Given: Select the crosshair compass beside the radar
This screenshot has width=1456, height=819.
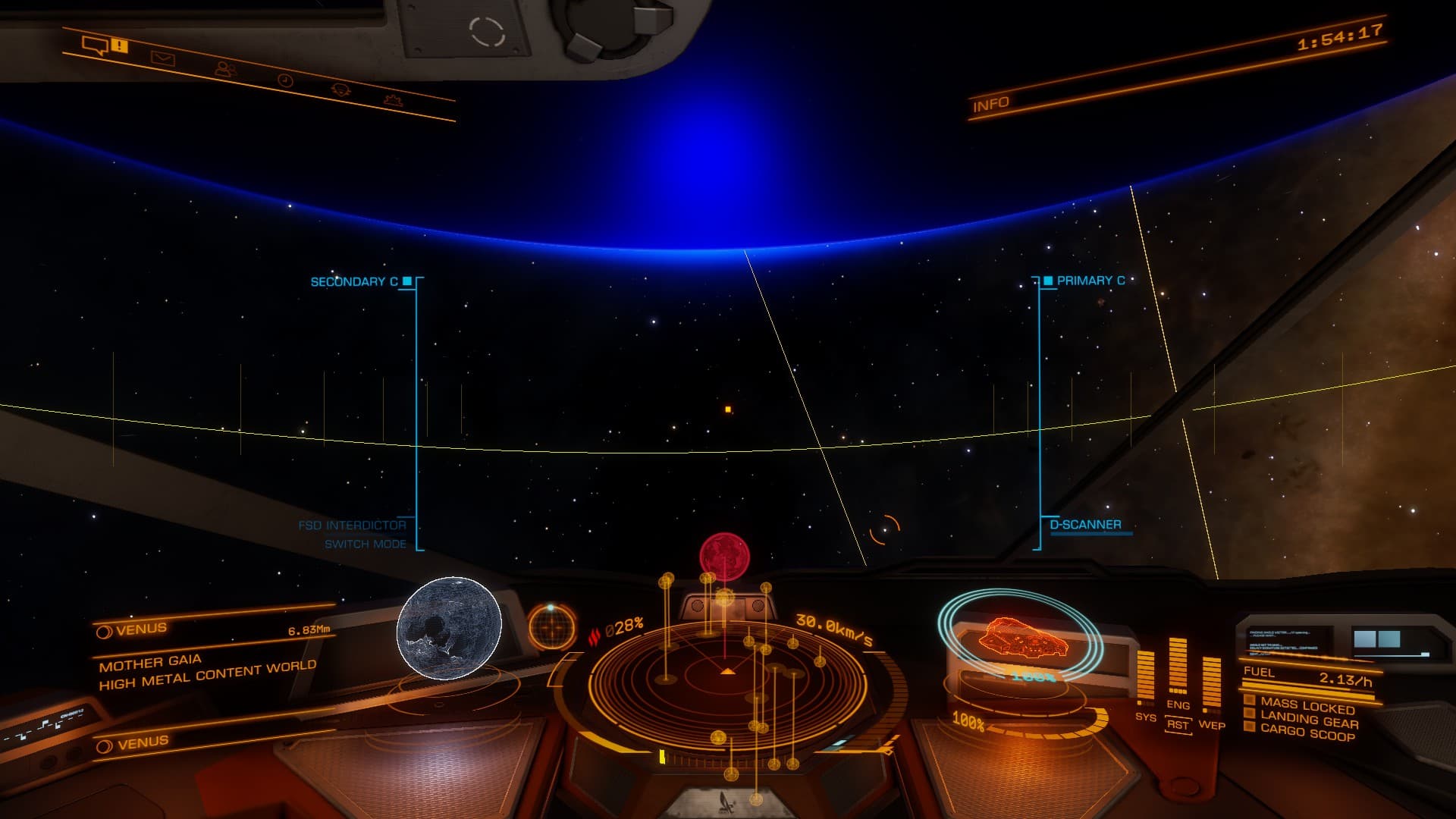Looking at the screenshot, I should 551,626.
